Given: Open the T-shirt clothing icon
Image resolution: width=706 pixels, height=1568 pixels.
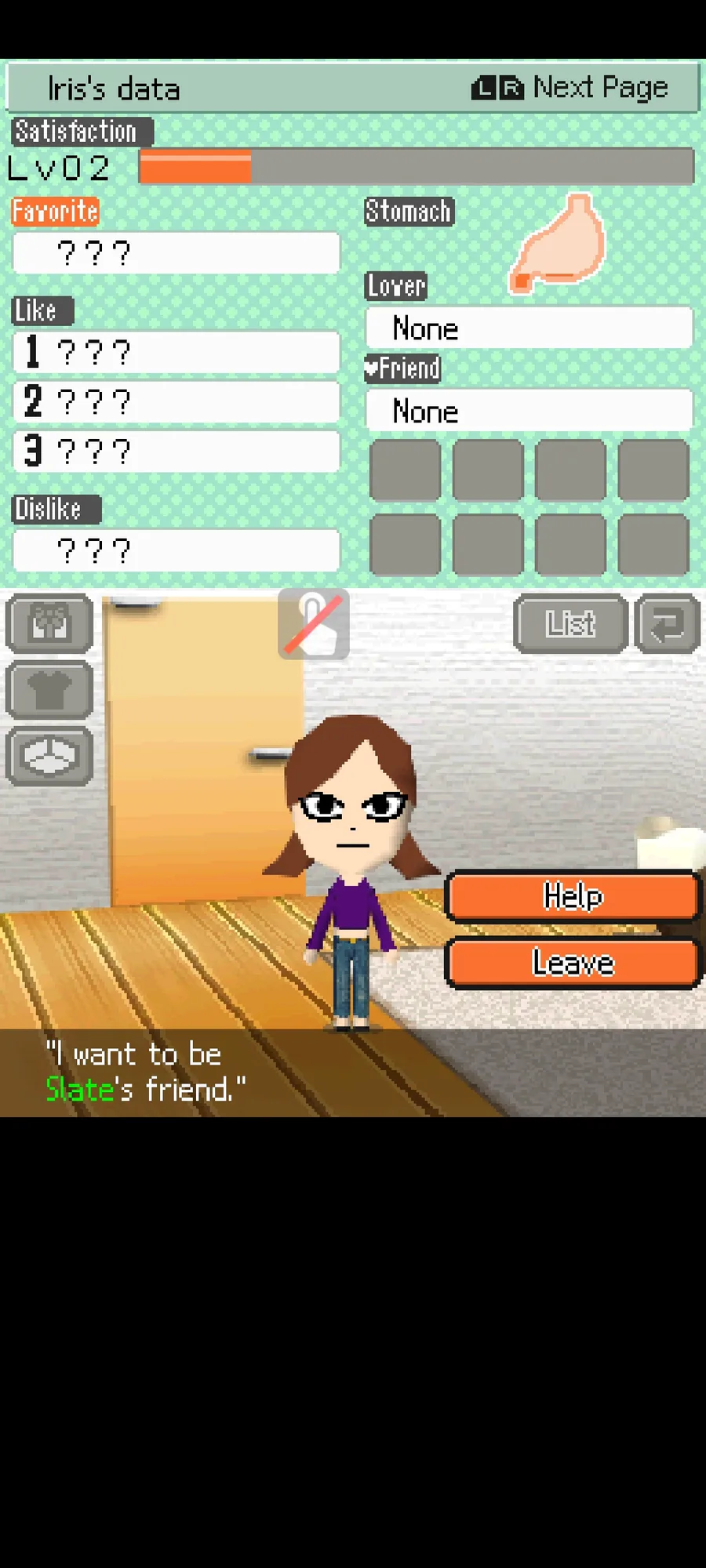Looking at the screenshot, I should coord(49,691).
